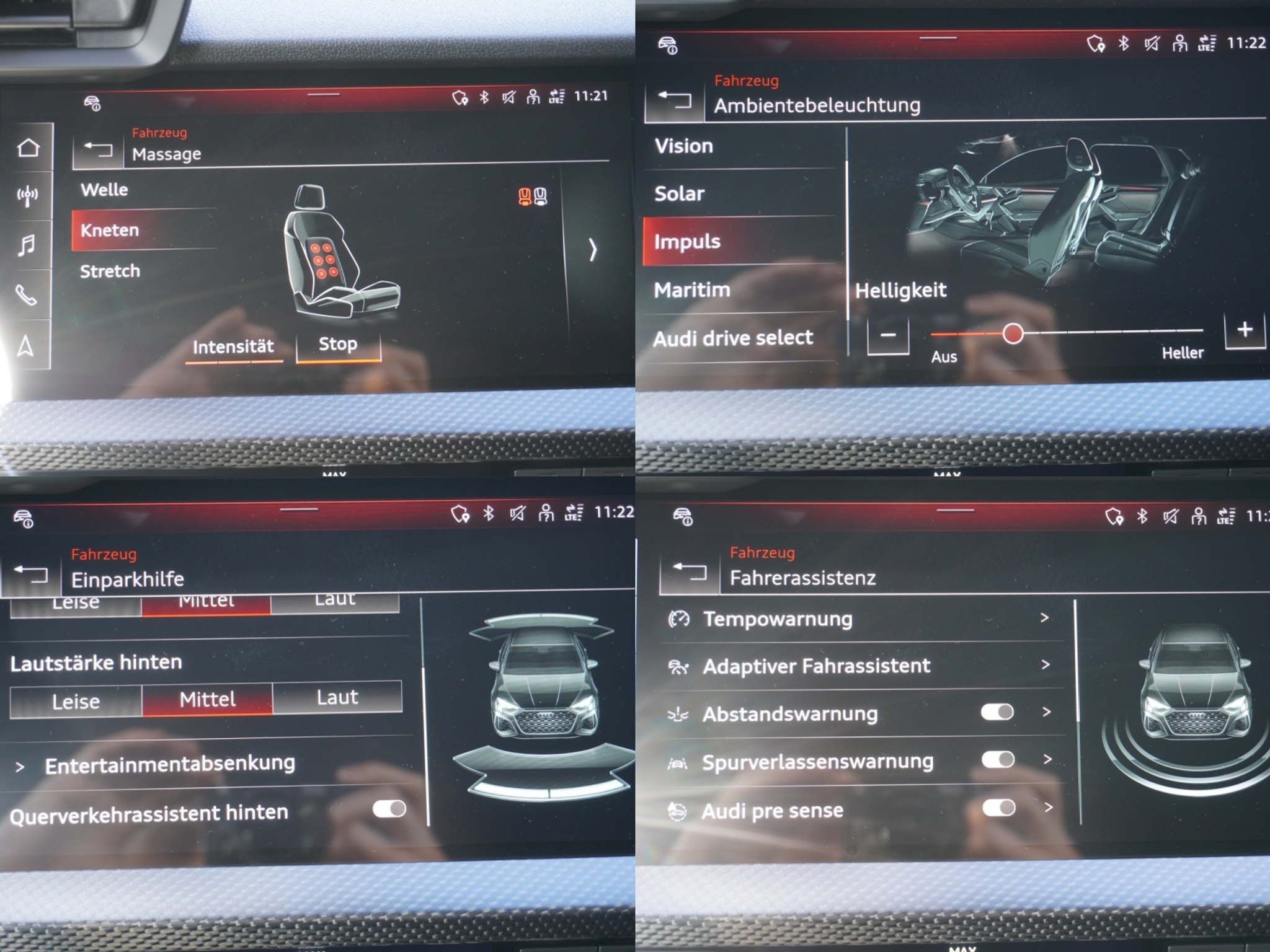The height and width of the screenshot is (952, 1270).
Task: Go back from the Massage screen
Action: [98, 149]
